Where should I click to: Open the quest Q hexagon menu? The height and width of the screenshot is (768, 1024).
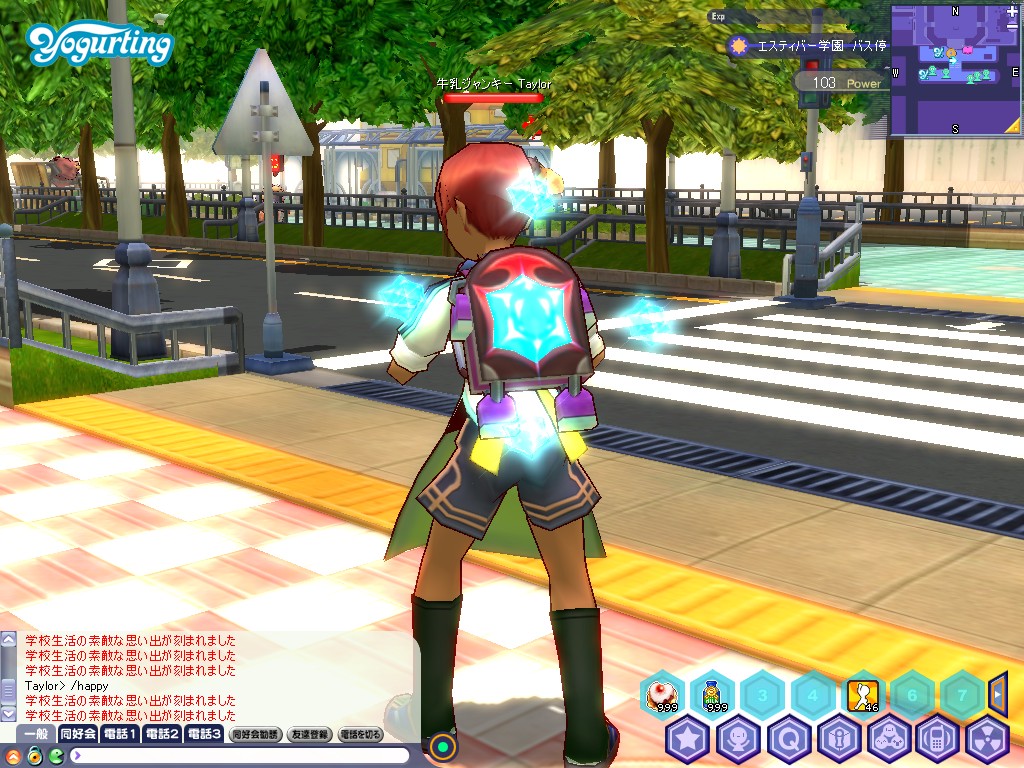788,739
